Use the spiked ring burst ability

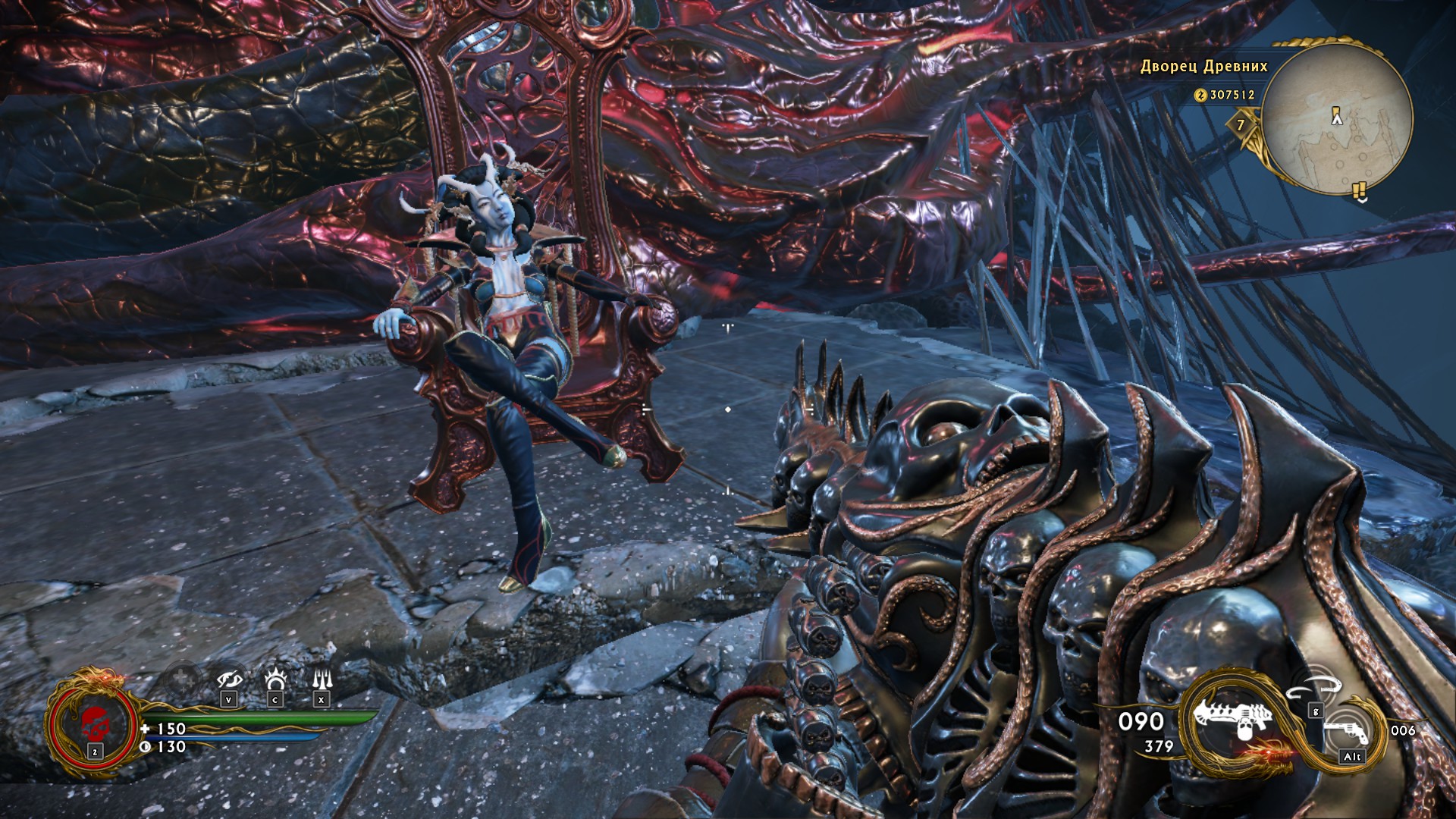coord(275,679)
